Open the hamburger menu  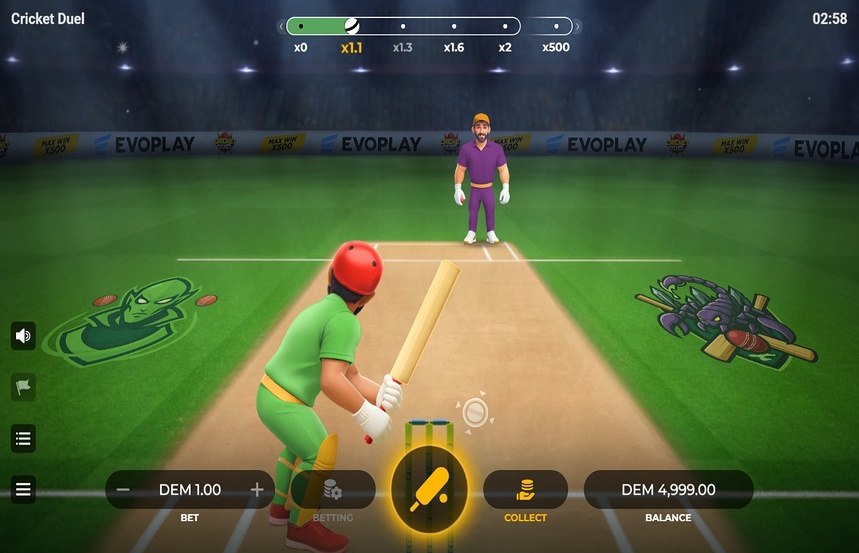(x=23, y=490)
